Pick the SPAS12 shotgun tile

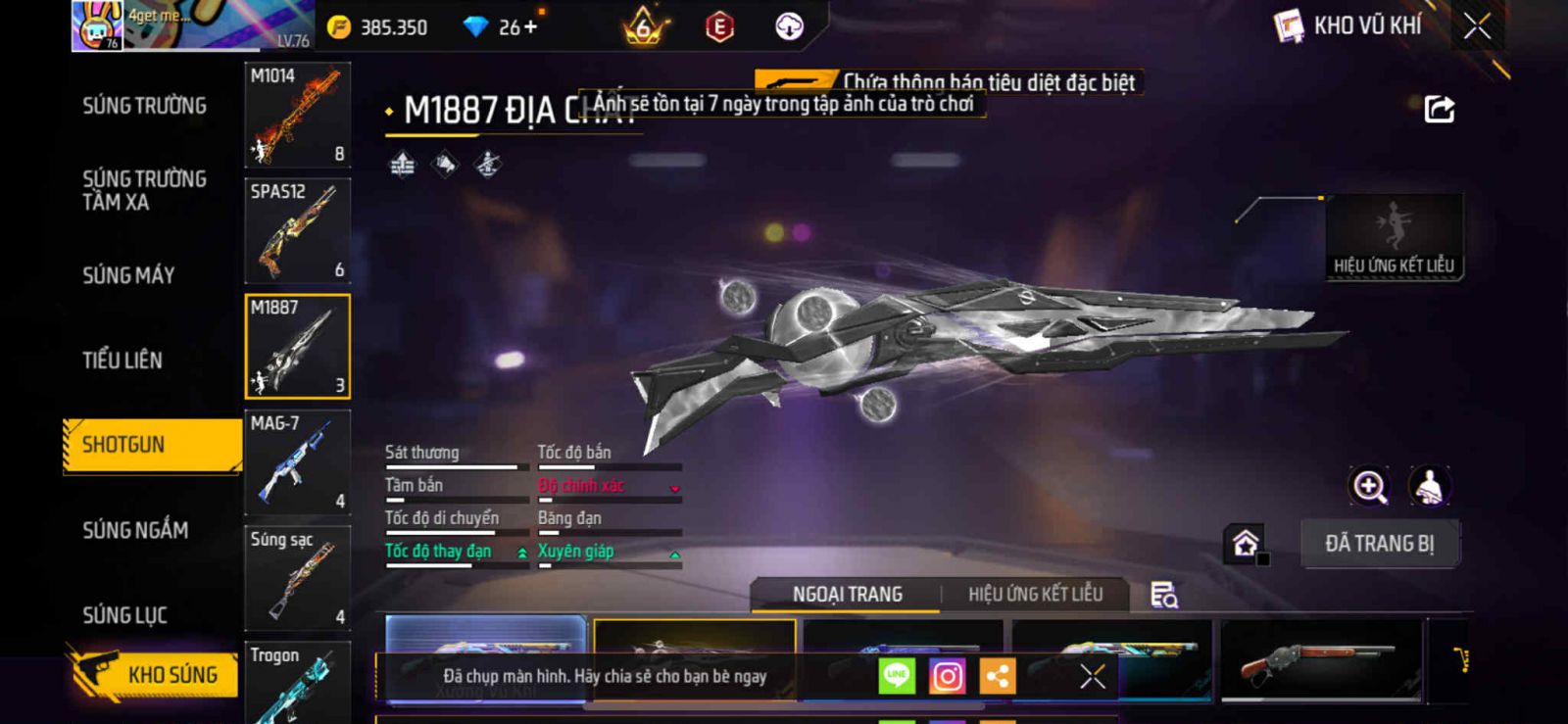297,231
